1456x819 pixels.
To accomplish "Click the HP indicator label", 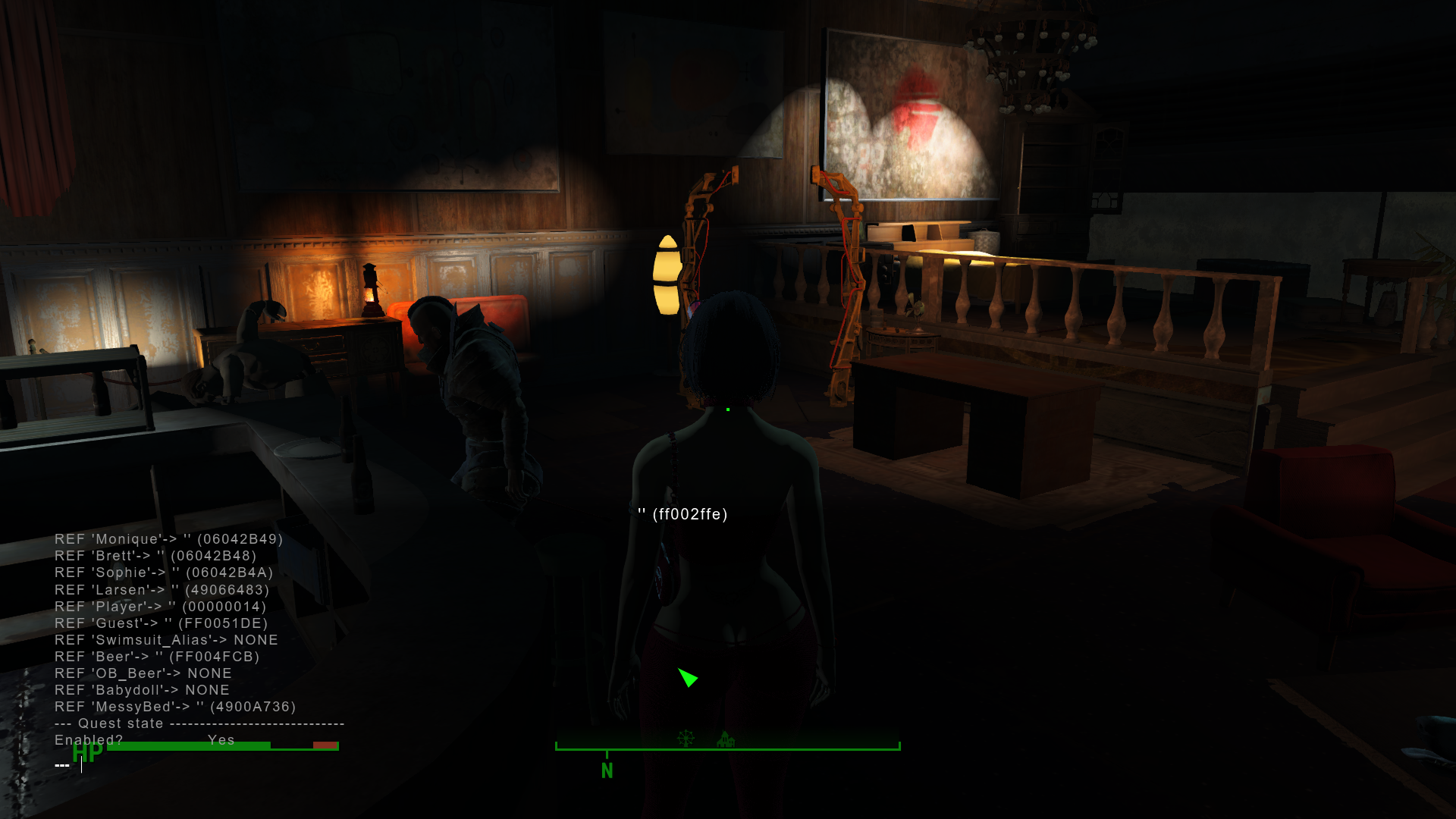I will [86, 754].
